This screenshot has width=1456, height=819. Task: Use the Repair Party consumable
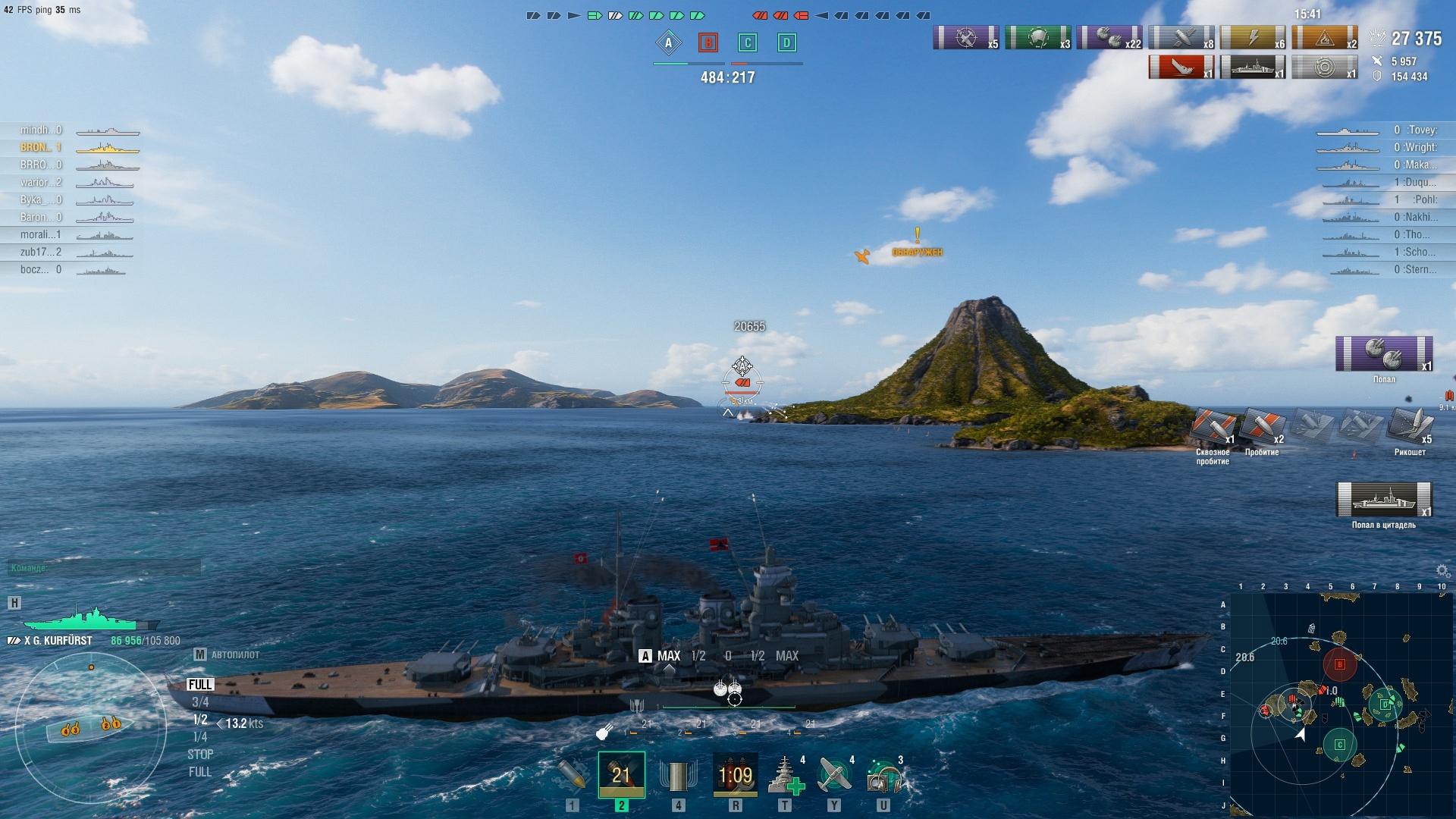click(785, 774)
